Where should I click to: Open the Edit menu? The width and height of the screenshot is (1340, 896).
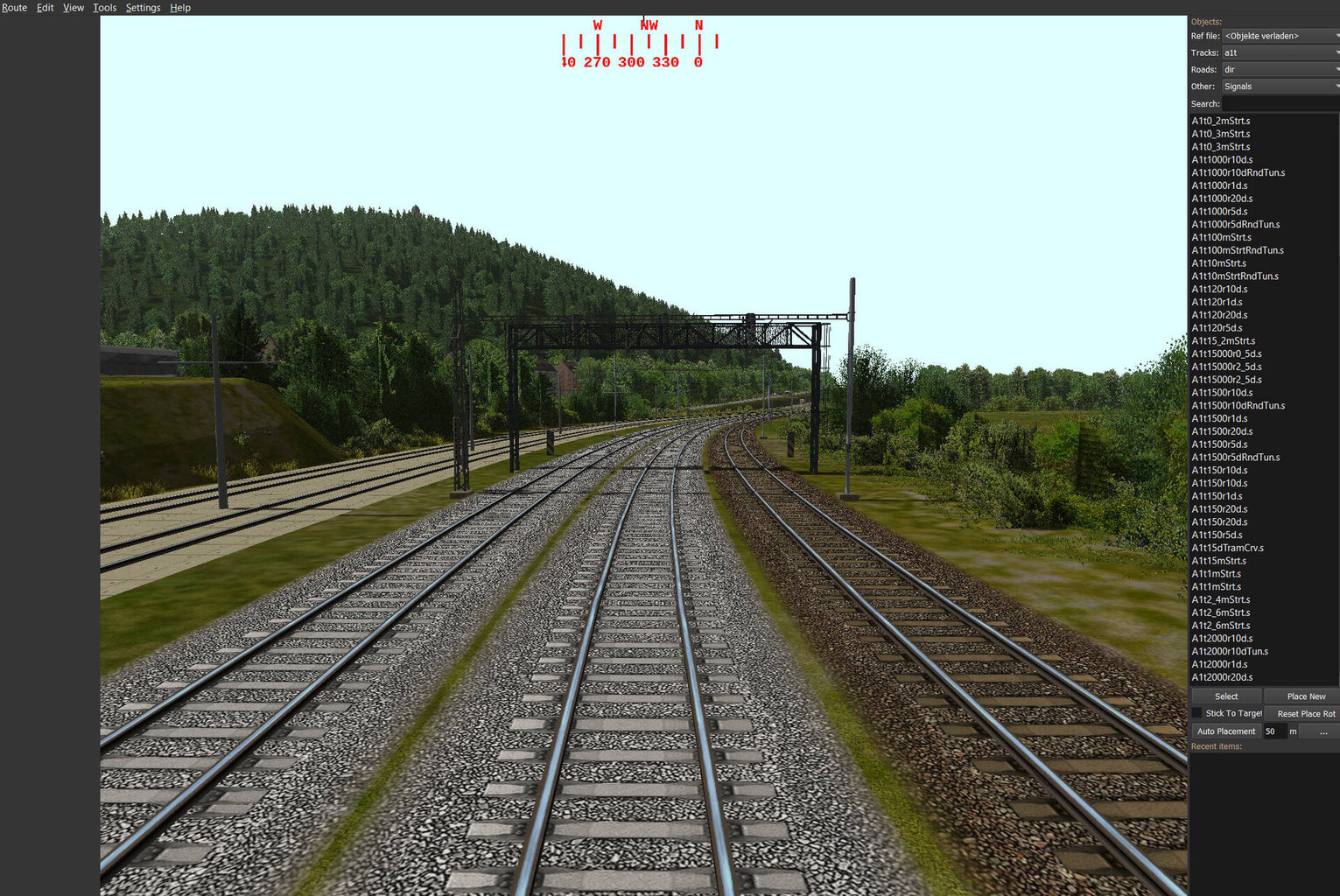pyautogui.click(x=46, y=8)
